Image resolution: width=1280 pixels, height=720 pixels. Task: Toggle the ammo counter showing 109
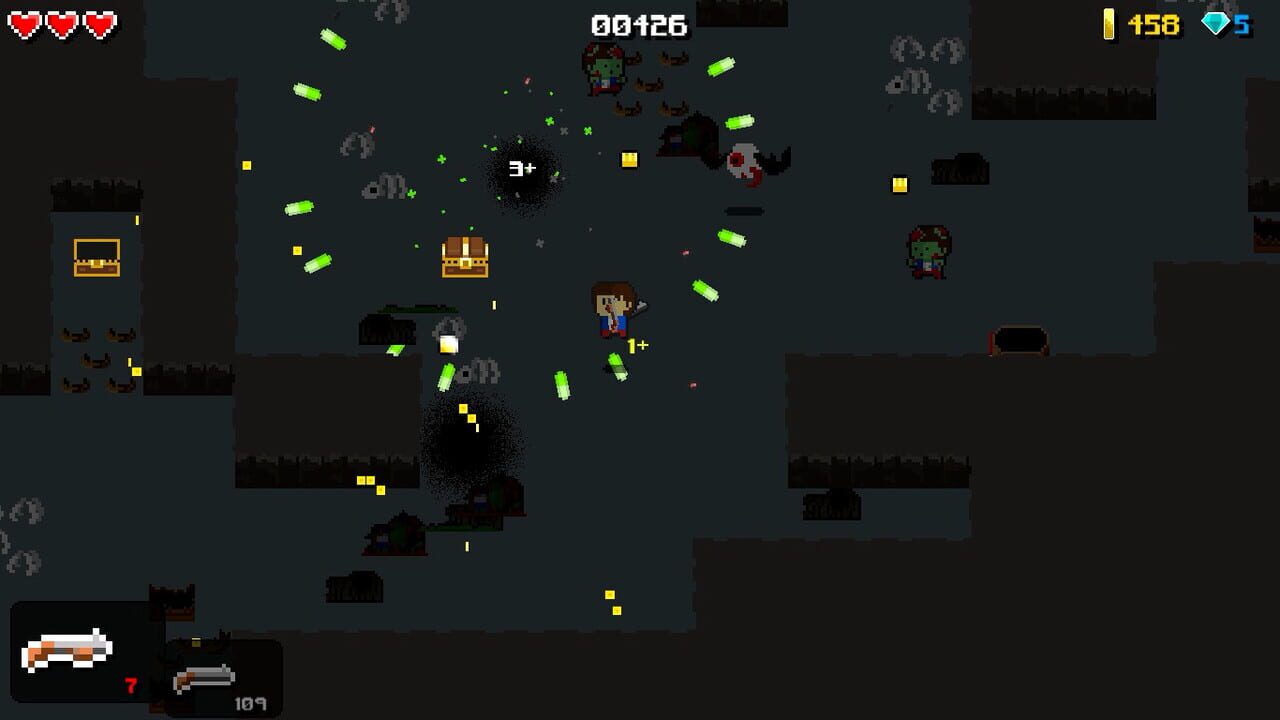click(250, 703)
